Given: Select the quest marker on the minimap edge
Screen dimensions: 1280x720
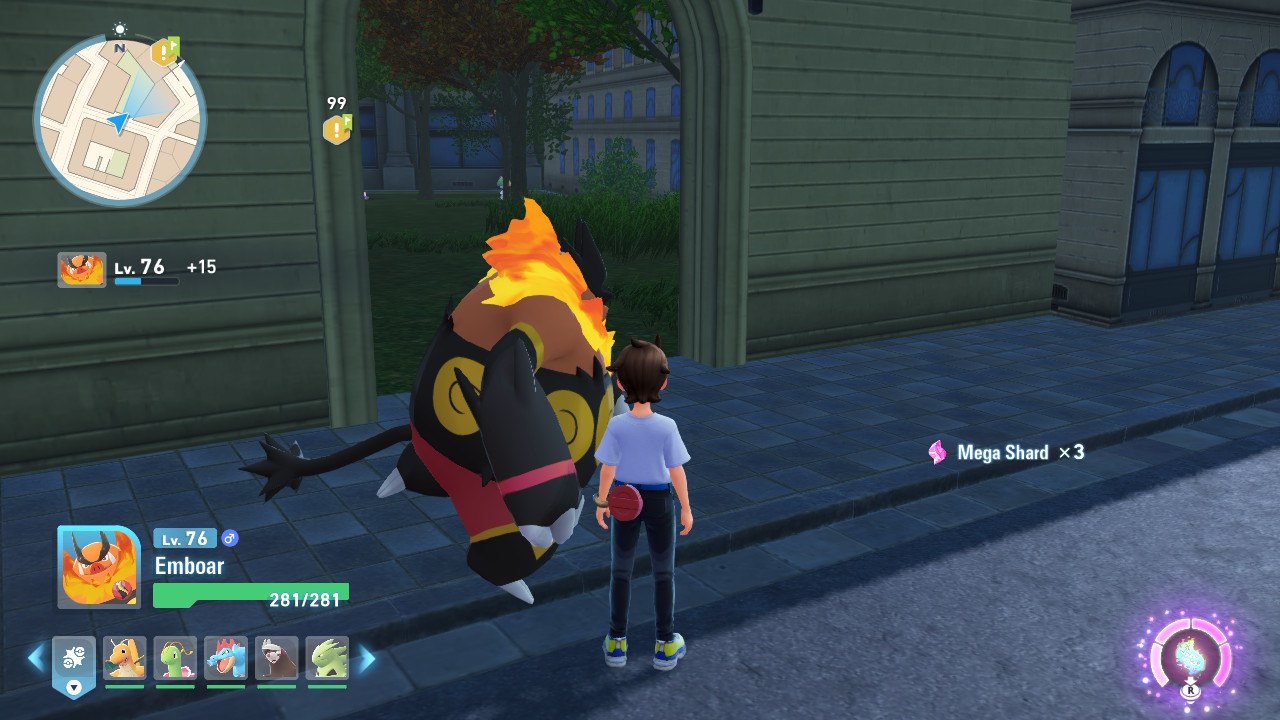Looking at the screenshot, I should coord(165,51).
